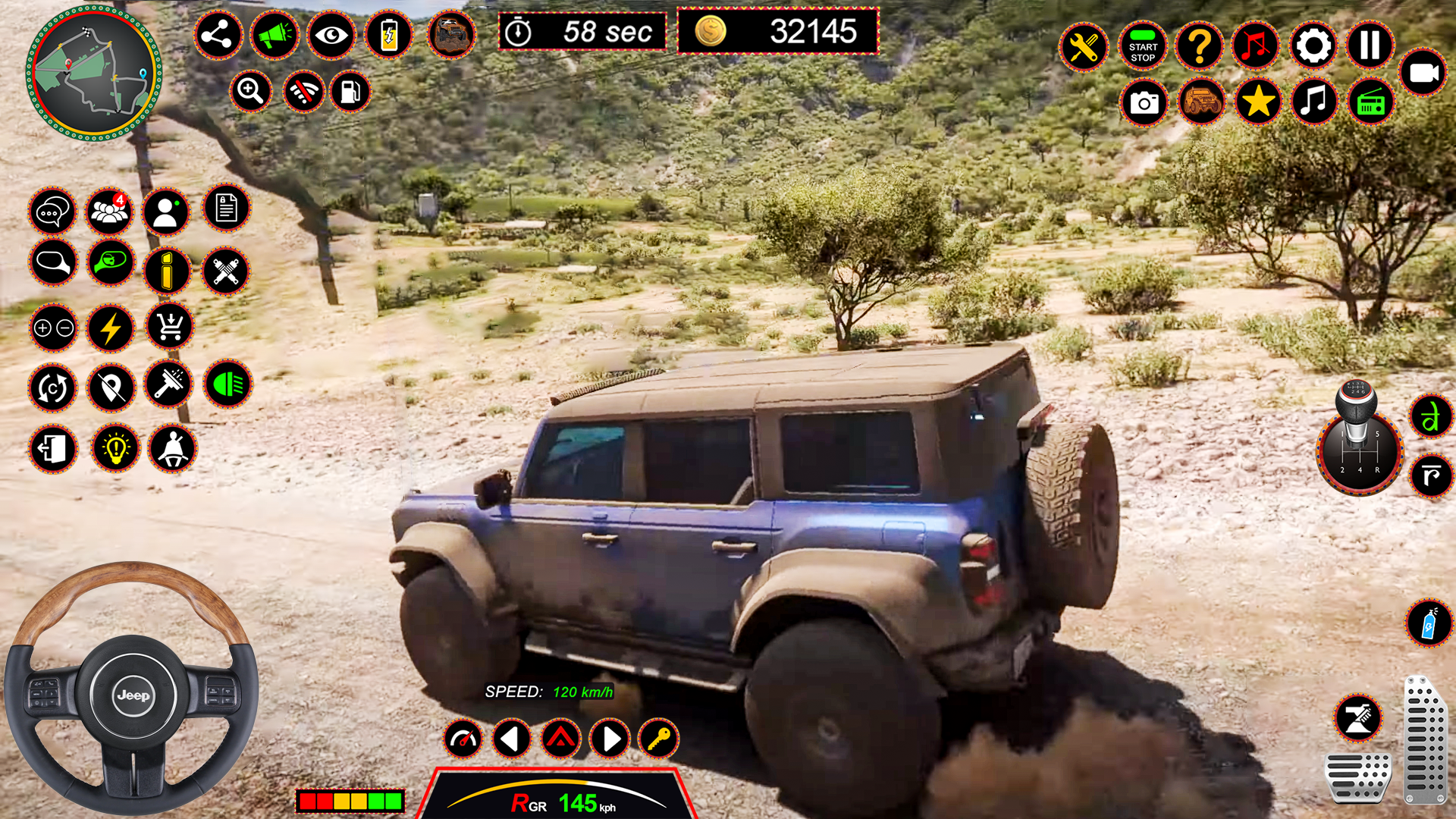Open the gearbox shifter selector
This screenshot has height=819, width=1456.
(1362, 451)
